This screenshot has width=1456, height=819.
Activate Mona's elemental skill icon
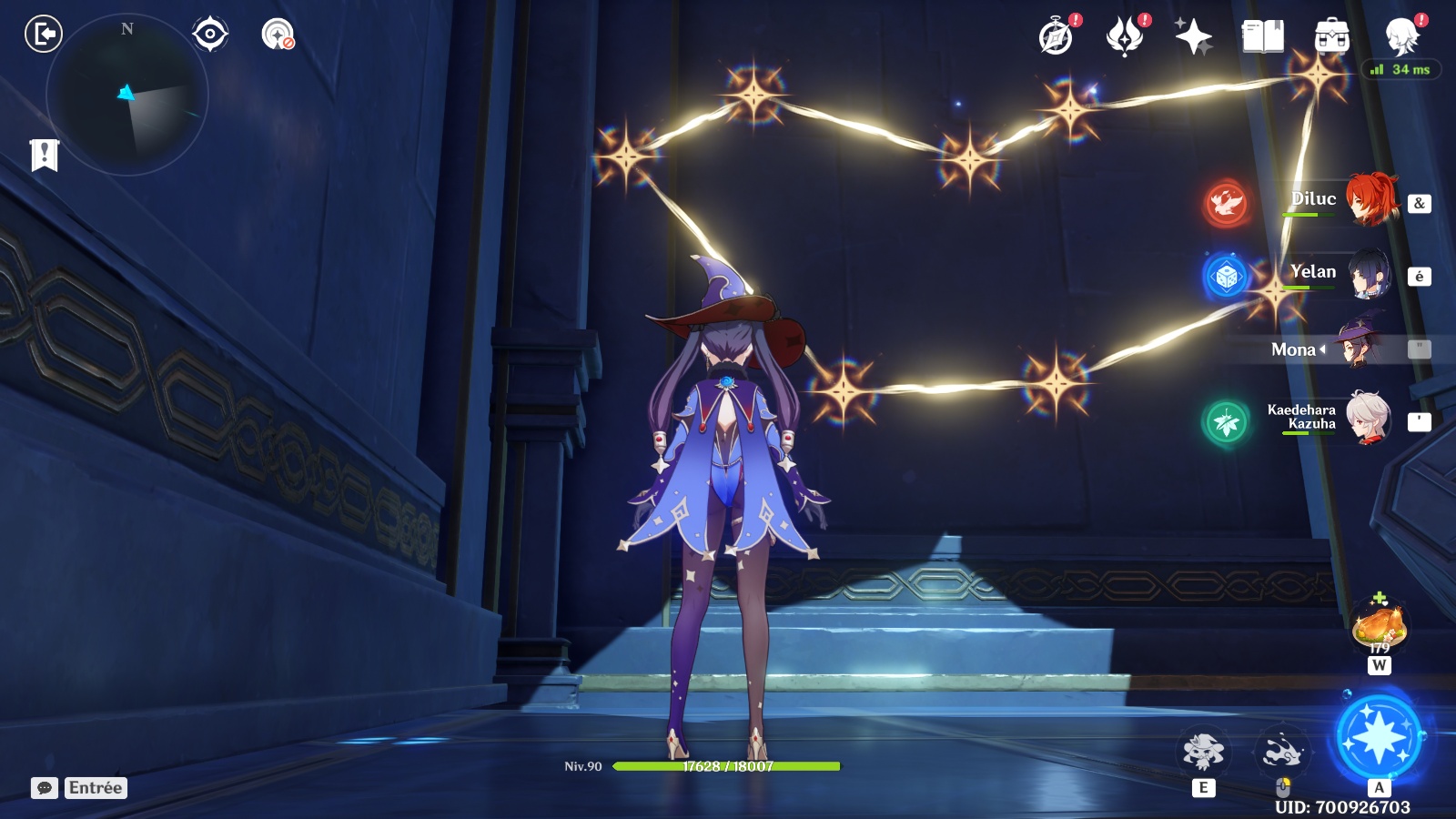[1203, 752]
